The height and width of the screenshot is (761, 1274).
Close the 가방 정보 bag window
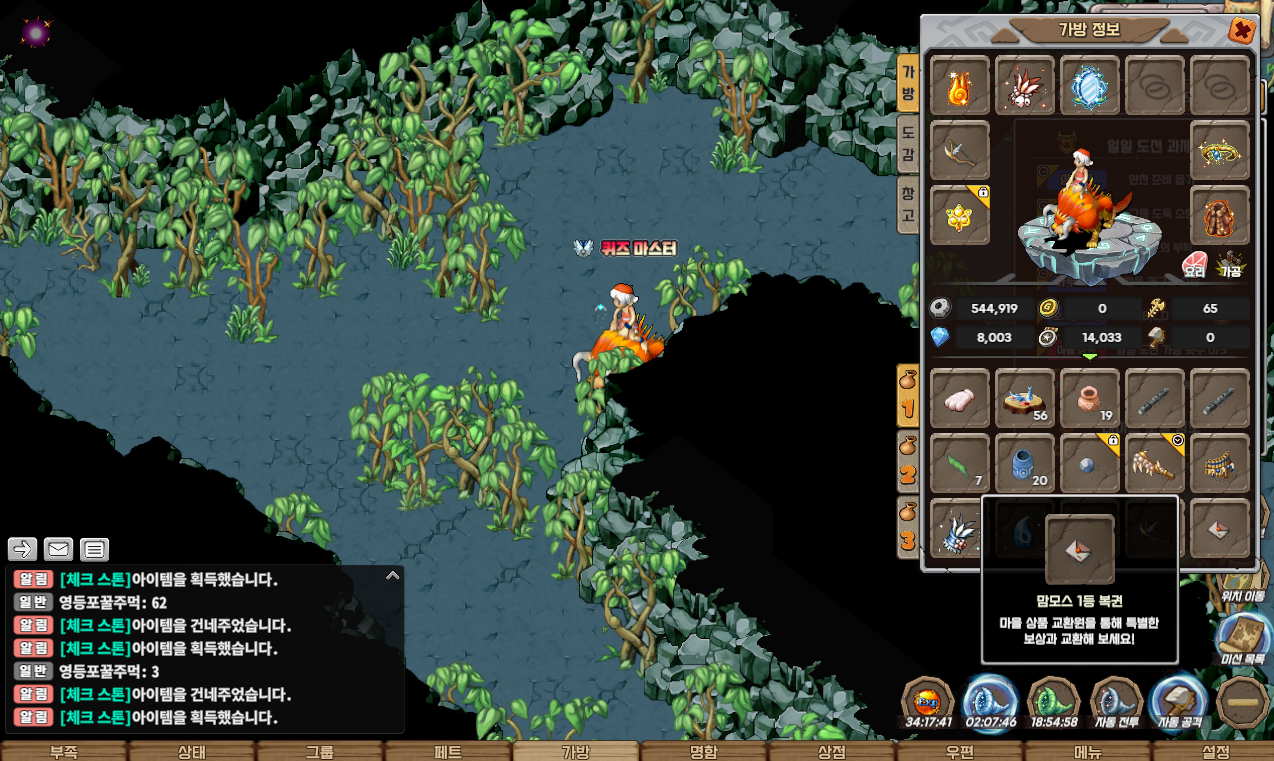coord(1241,30)
